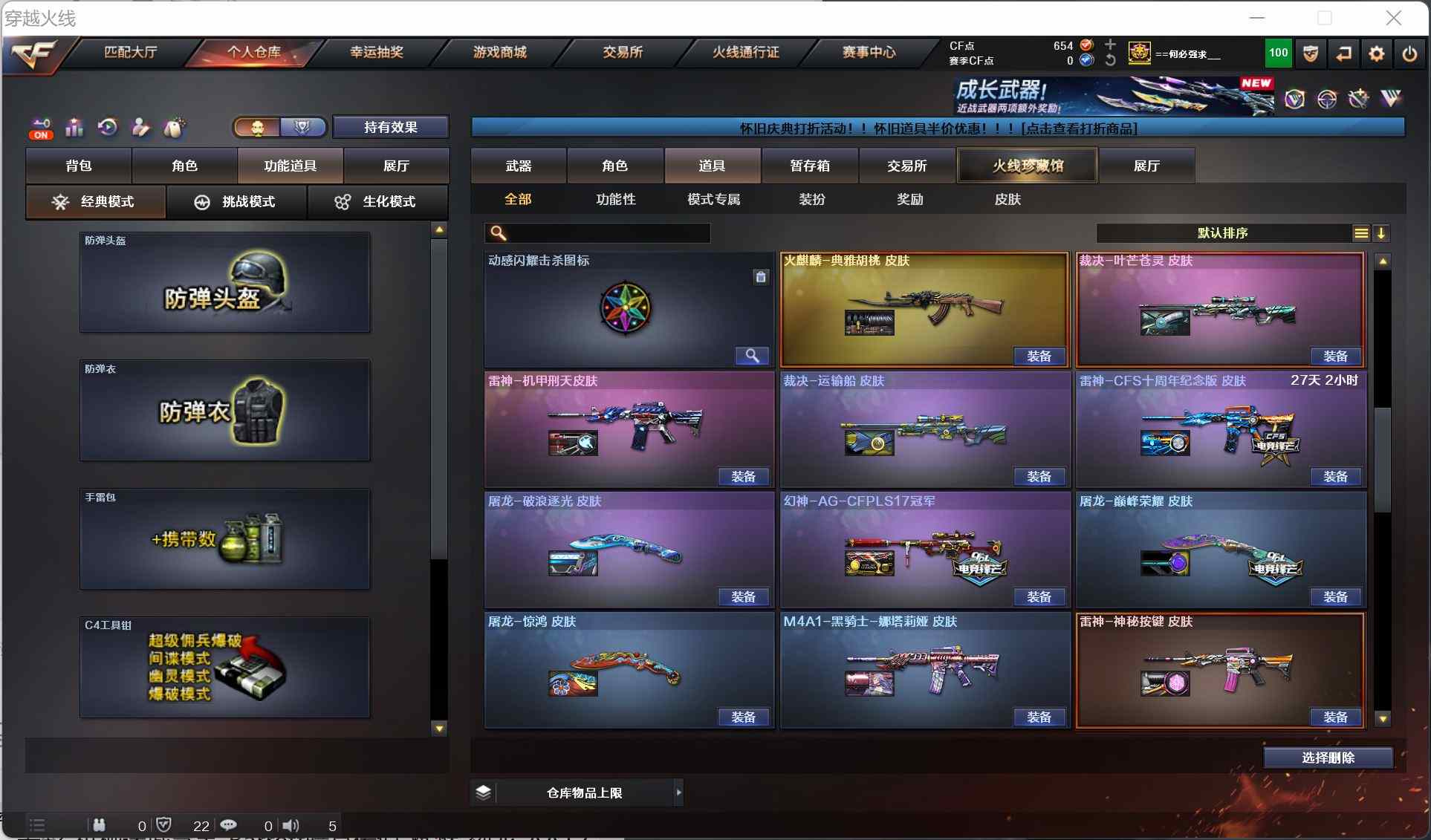This screenshot has width=1431, height=840.
Task: Open the 默认排序 sort dropdown
Action: pos(1222,233)
